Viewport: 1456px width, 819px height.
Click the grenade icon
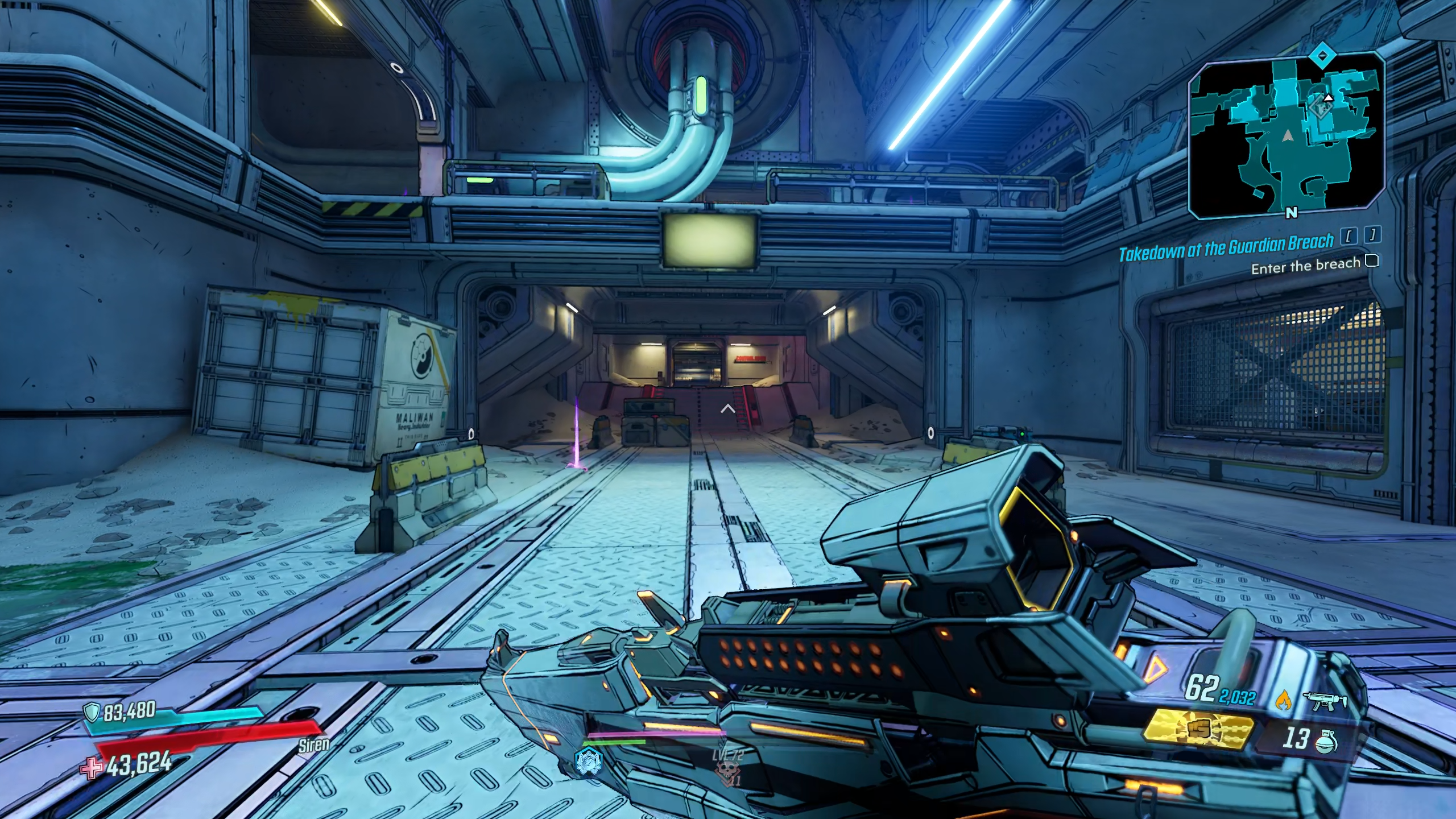click(1326, 739)
